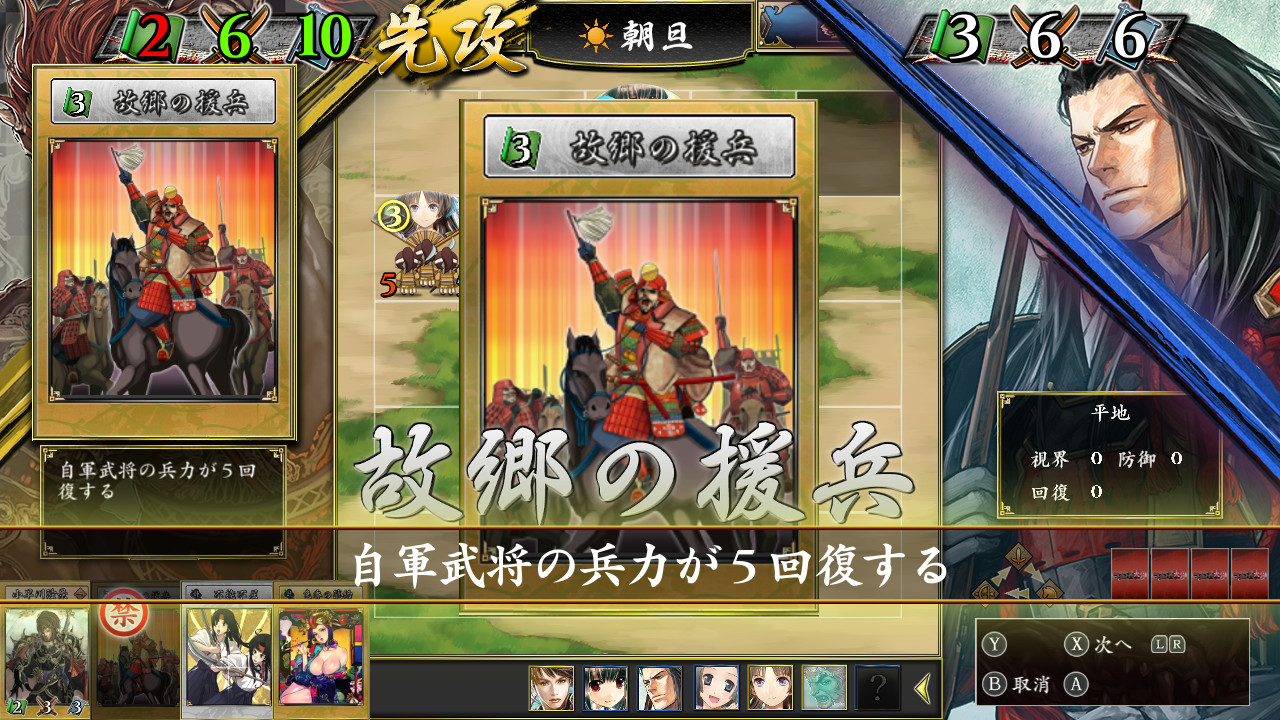This screenshot has width=1280, height=720.
Task: Select the bow unit-type diamond icon
Action: click(x=986, y=592)
